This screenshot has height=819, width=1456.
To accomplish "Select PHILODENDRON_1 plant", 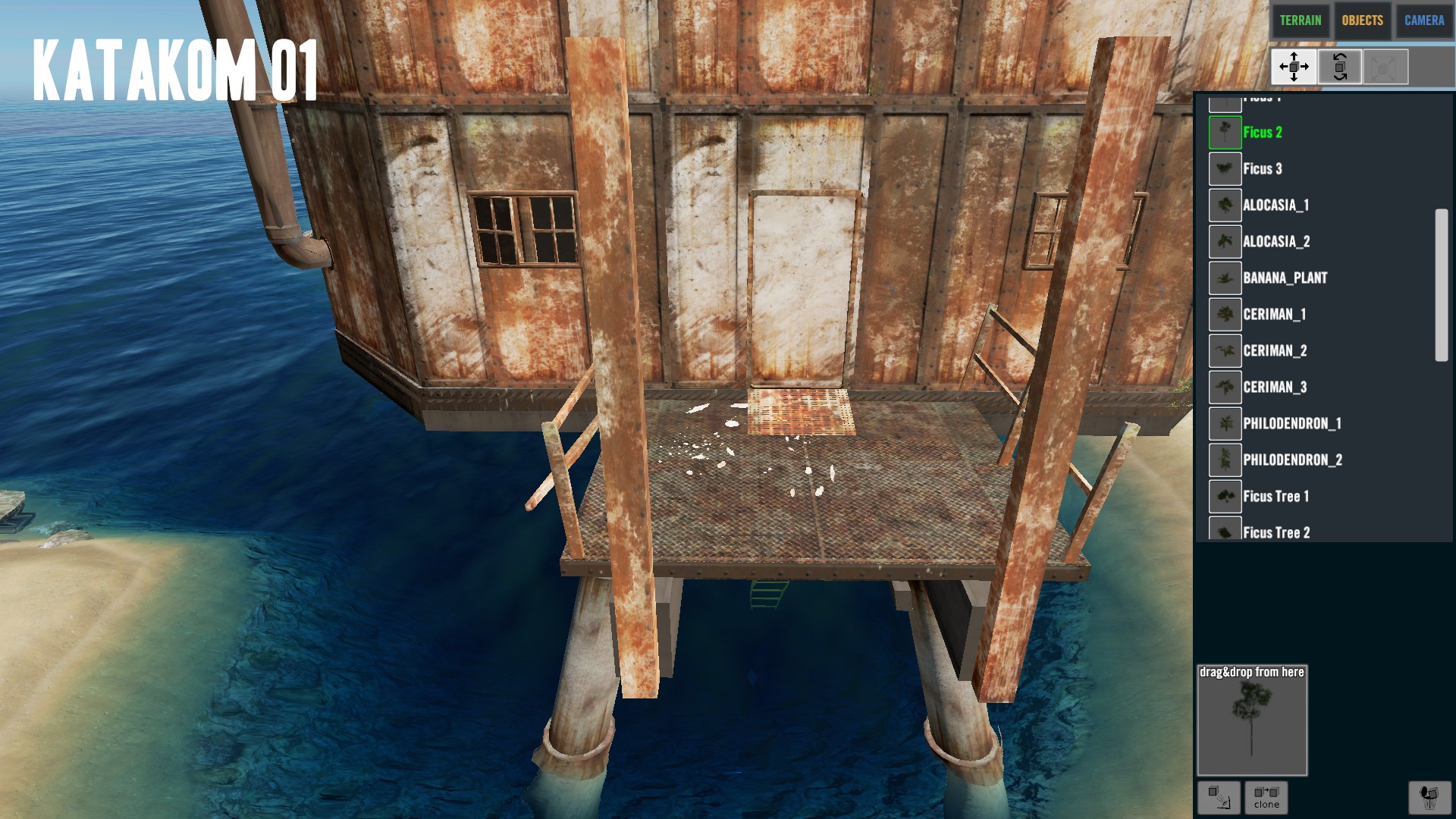I will (1291, 424).
